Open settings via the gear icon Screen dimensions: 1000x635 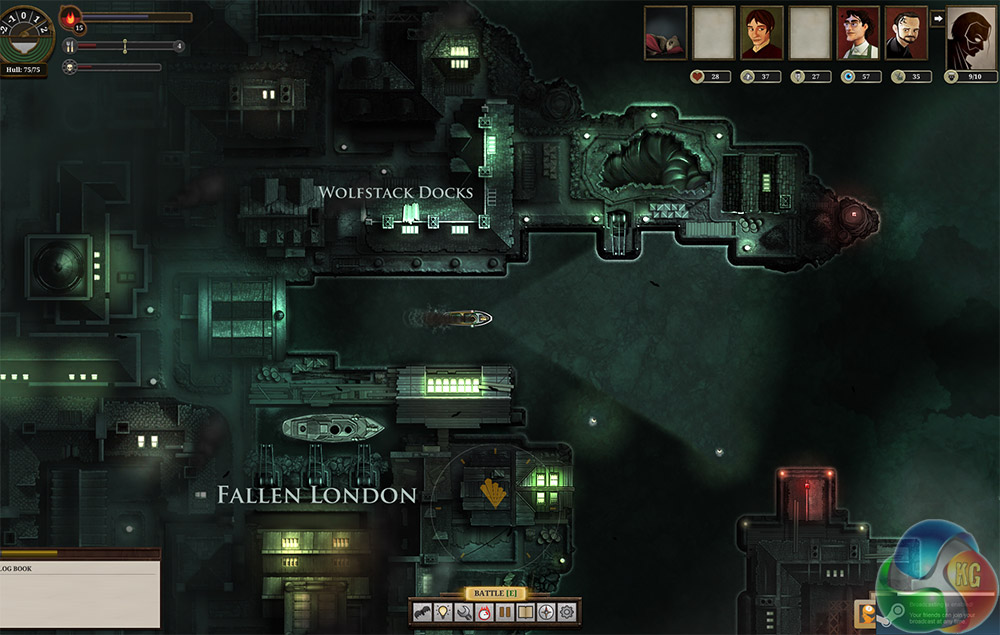tap(567, 612)
